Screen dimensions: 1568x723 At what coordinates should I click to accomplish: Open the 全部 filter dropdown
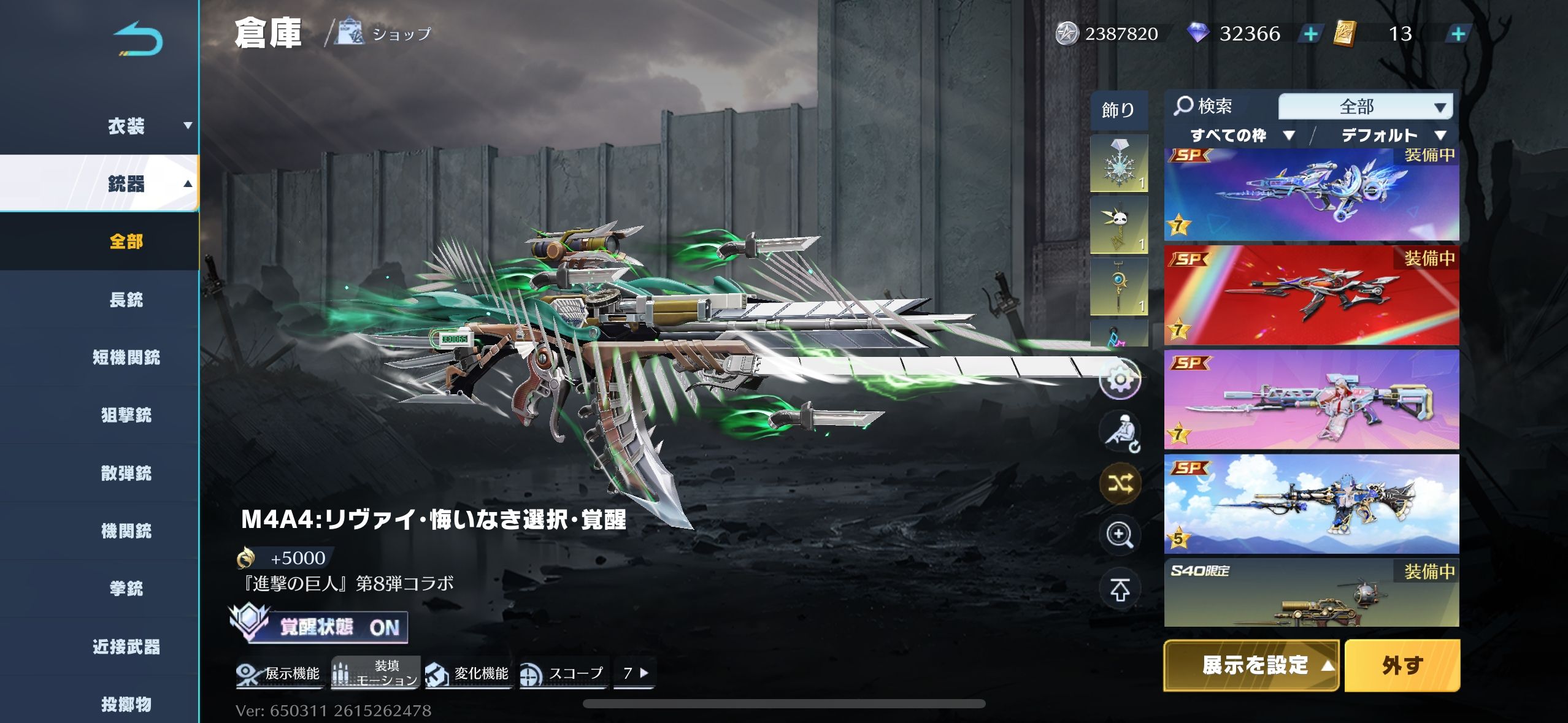[x=1366, y=107]
